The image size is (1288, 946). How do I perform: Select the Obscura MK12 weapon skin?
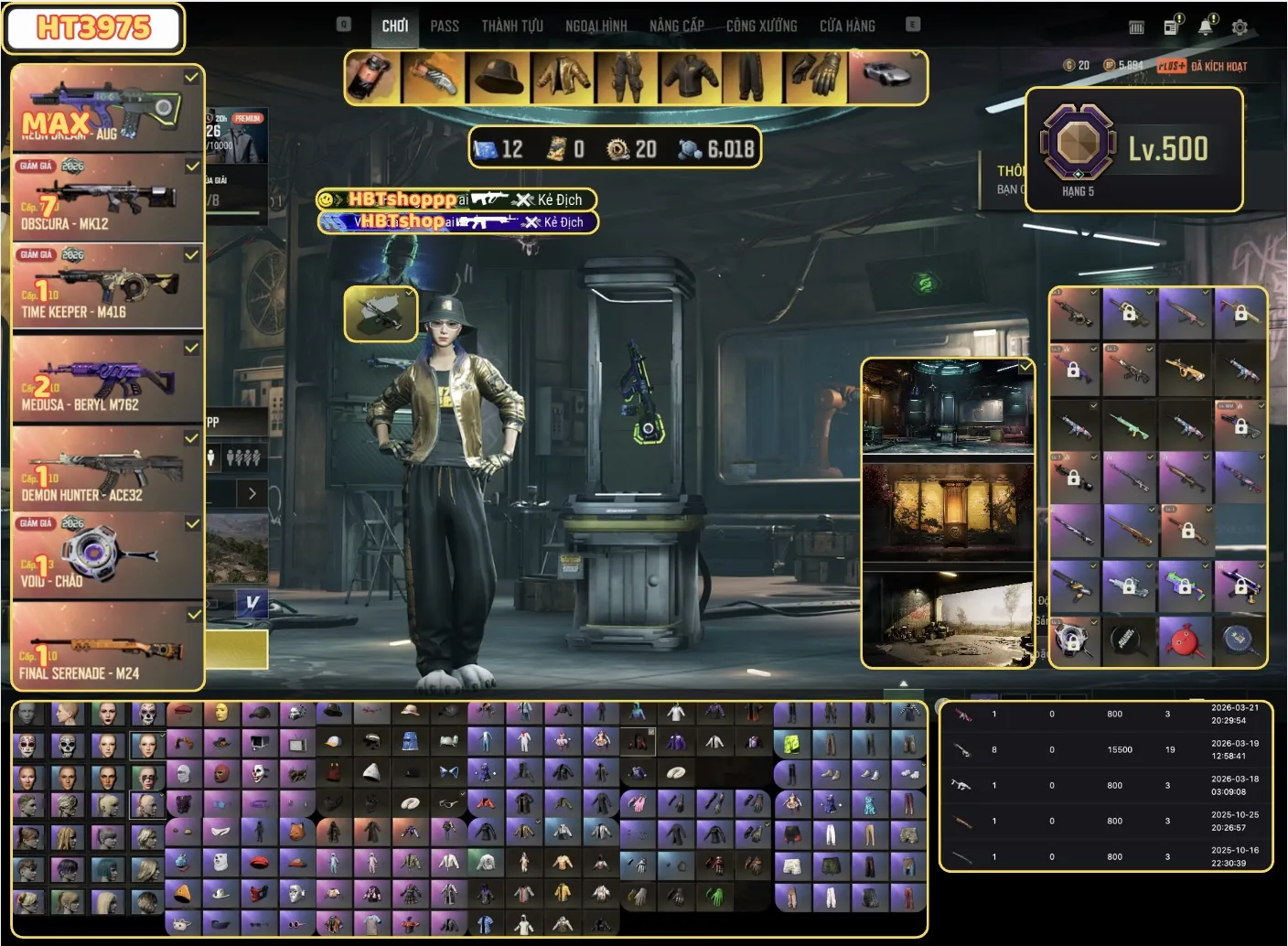[x=106, y=197]
